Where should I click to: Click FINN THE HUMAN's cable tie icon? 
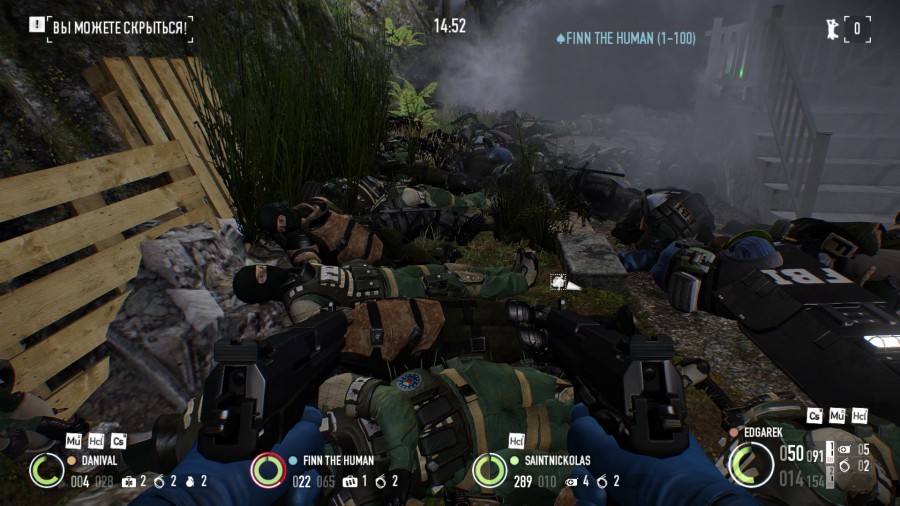pyautogui.click(x=382, y=481)
